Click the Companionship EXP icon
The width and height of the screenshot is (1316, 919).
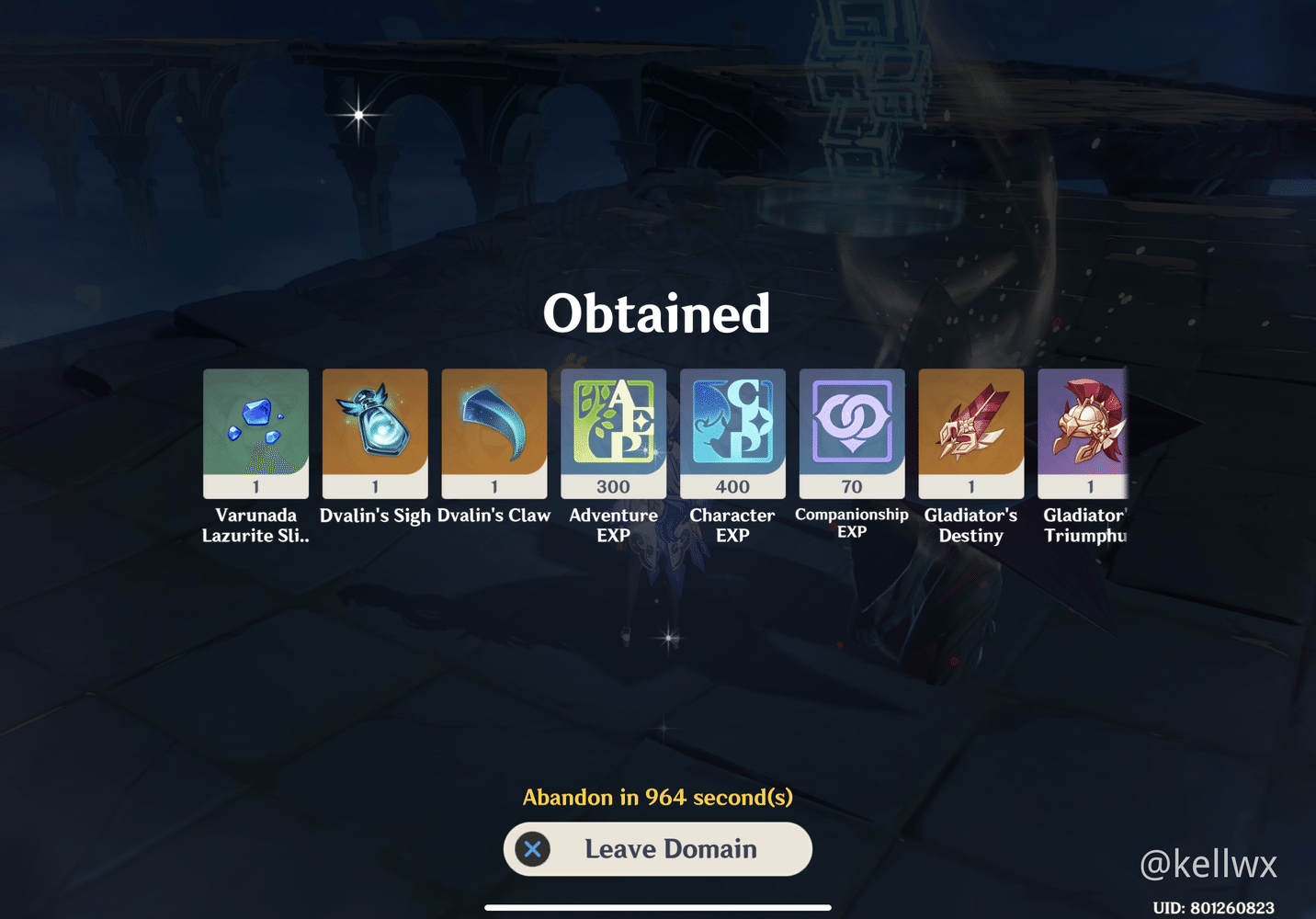tap(852, 423)
